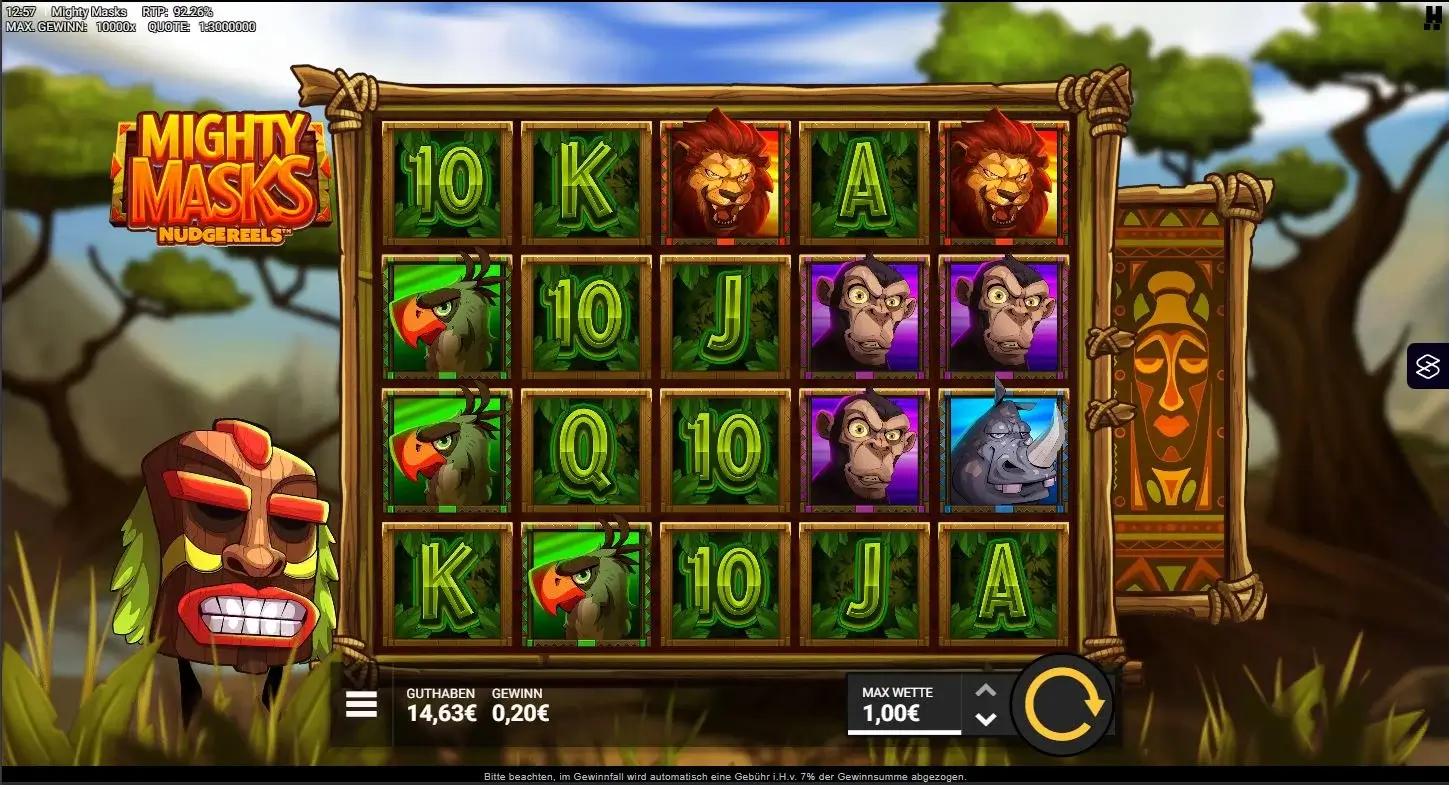Open the MAX WETTE bet selector
Image resolution: width=1449 pixels, height=785 pixels.
900,691
